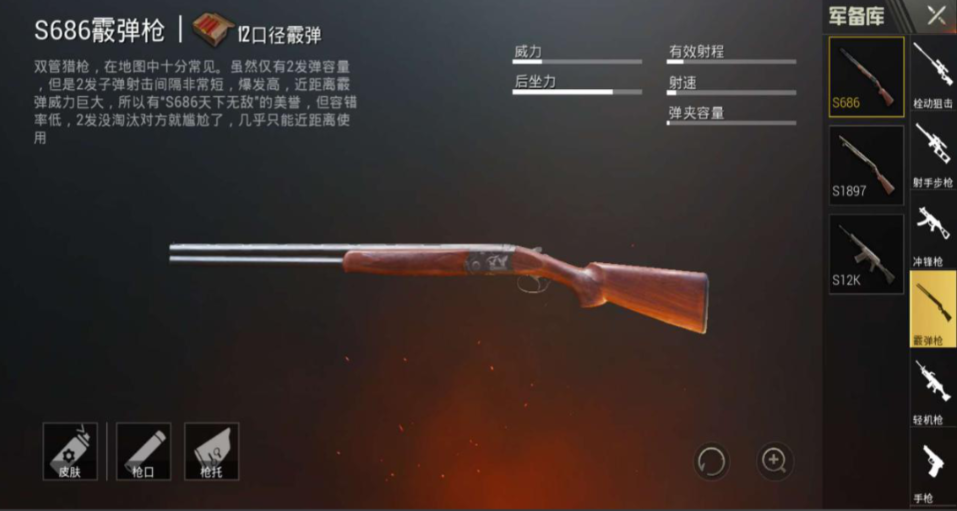The image size is (957, 511).
Task: Choose the stock (枪托) attachment slot
Action: (x=211, y=450)
